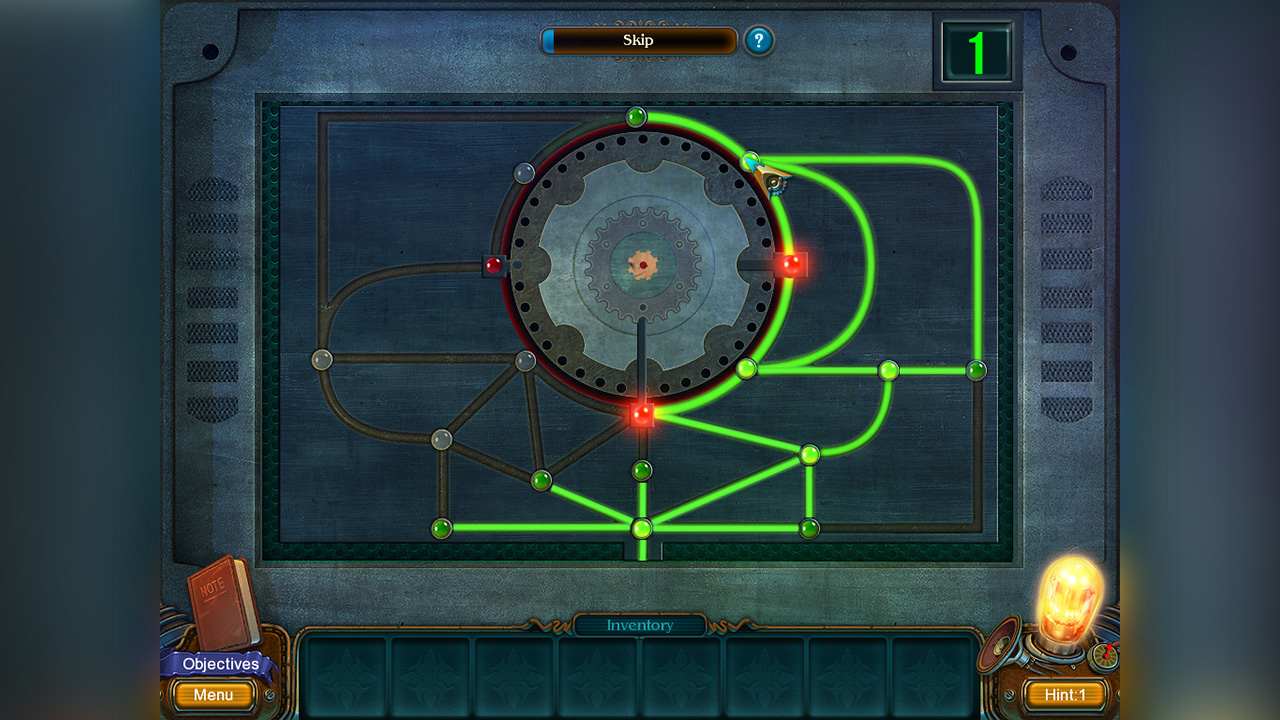The height and width of the screenshot is (720, 1280).
Task: Select the green node atop the wheel
Action: coord(638,116)
